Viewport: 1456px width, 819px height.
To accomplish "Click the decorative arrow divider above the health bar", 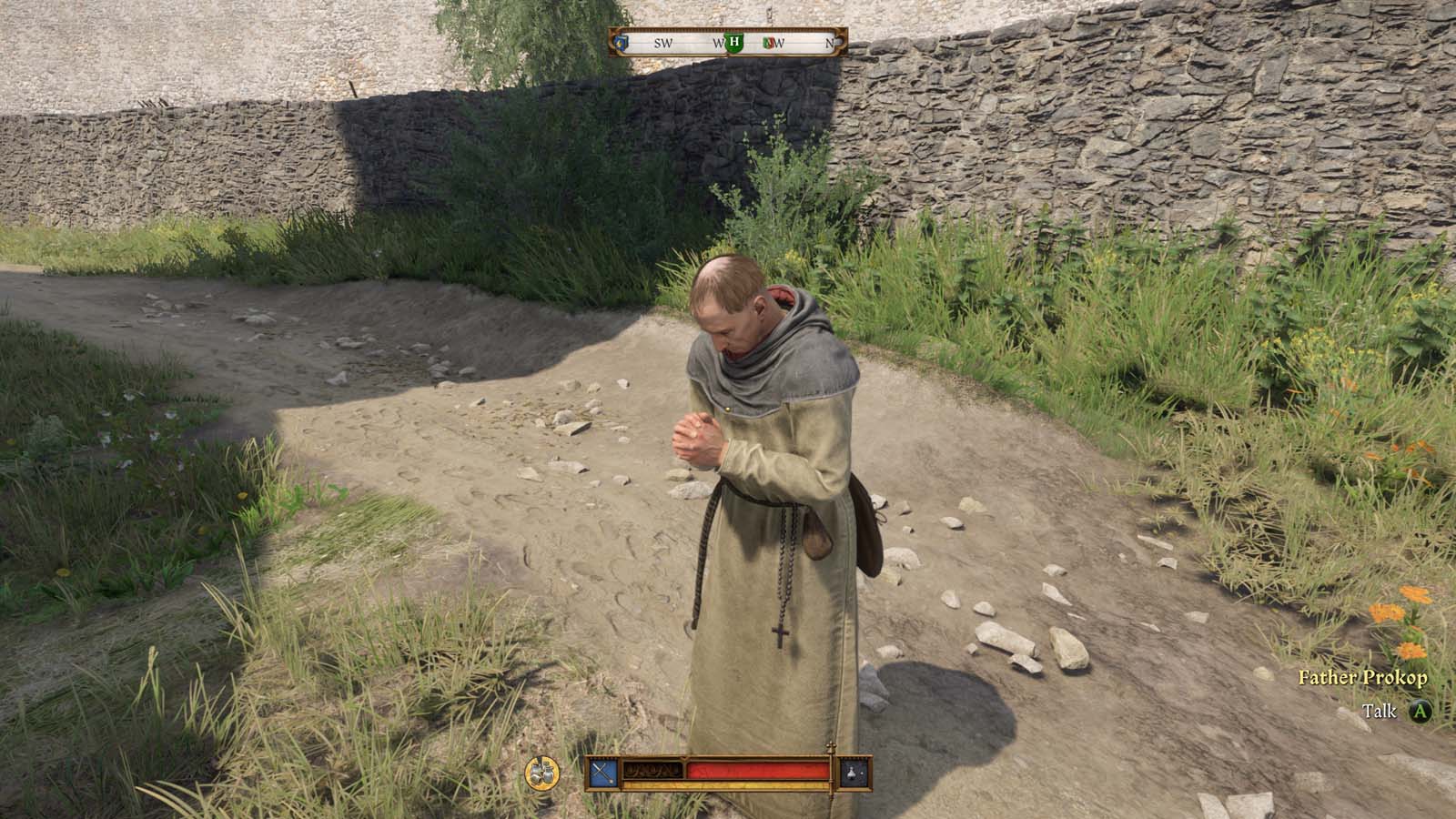I will [x=684, y=759].
